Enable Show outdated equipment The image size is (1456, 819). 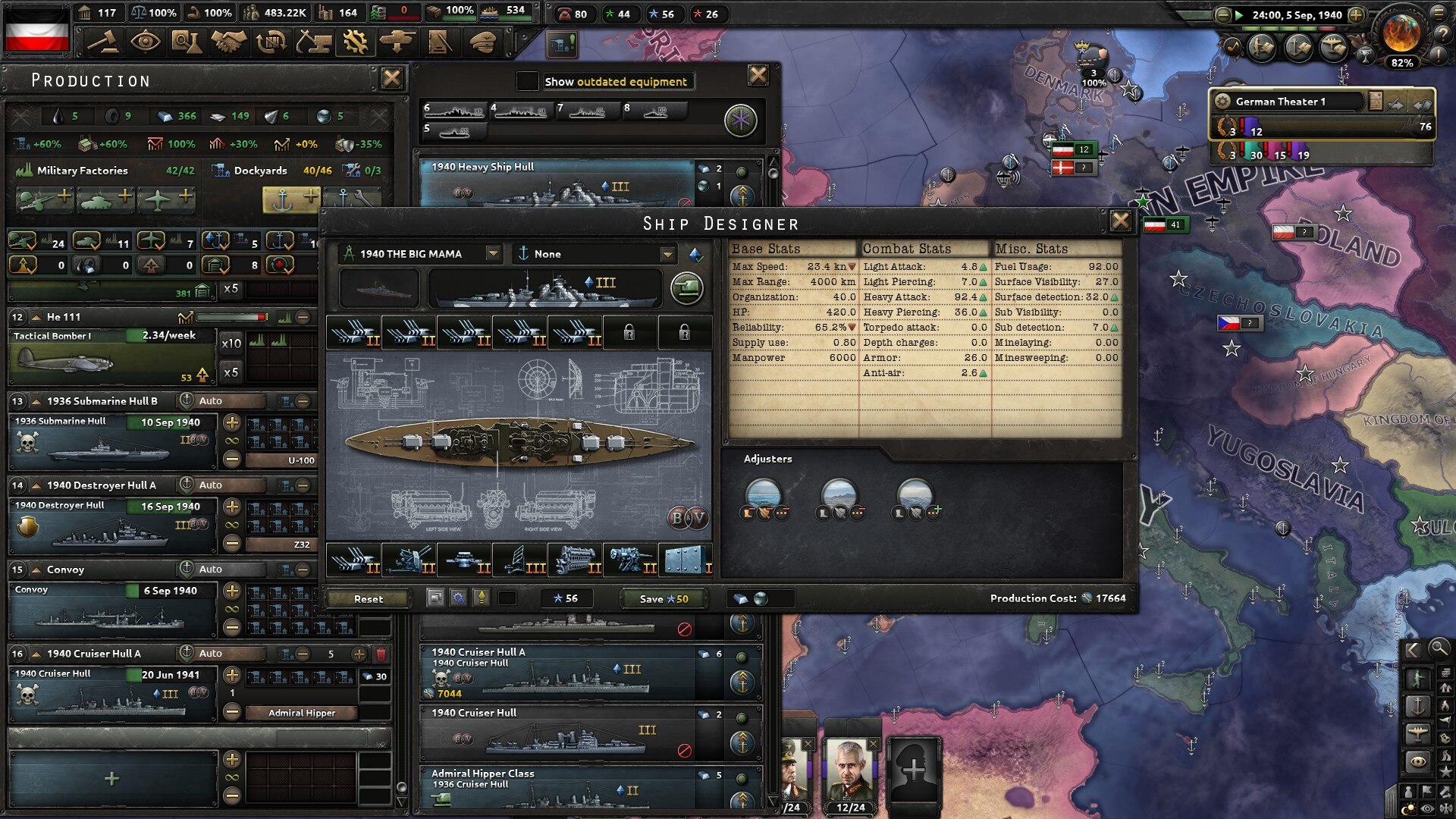(x=529, y=81)
